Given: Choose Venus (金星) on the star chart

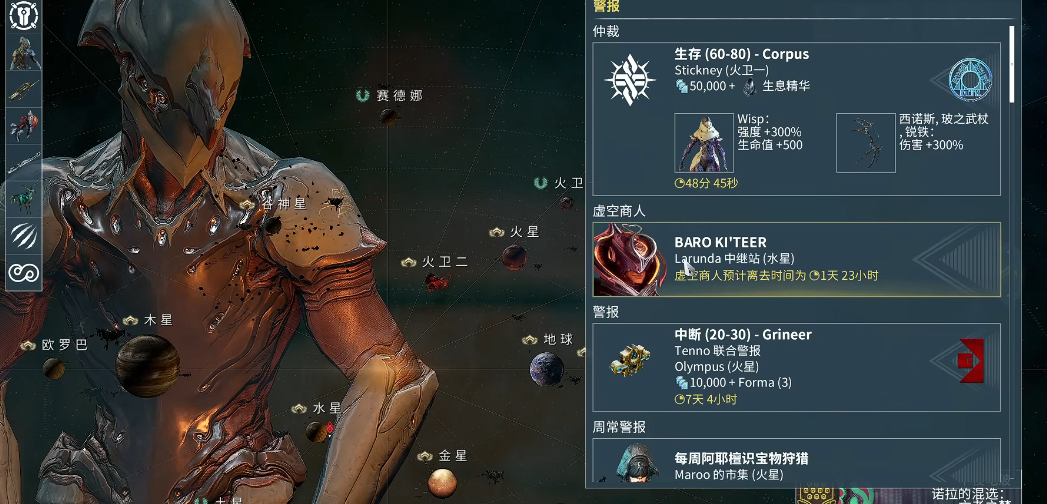Looking at the screenshot, I should (x=443, y=484).
